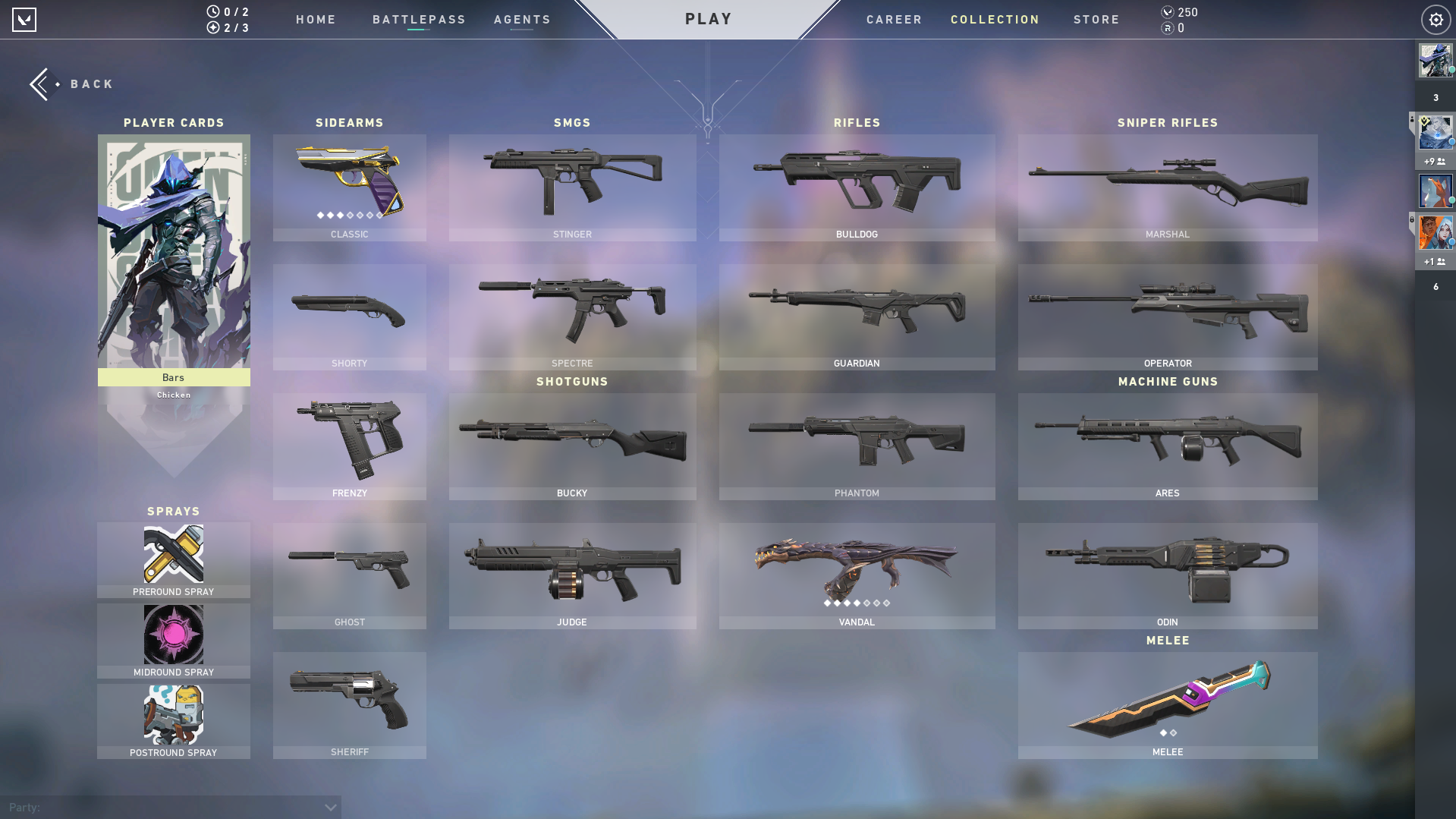
Task: Open the STORE tab
Action: pyautogui.click(x=1096, y=20)
